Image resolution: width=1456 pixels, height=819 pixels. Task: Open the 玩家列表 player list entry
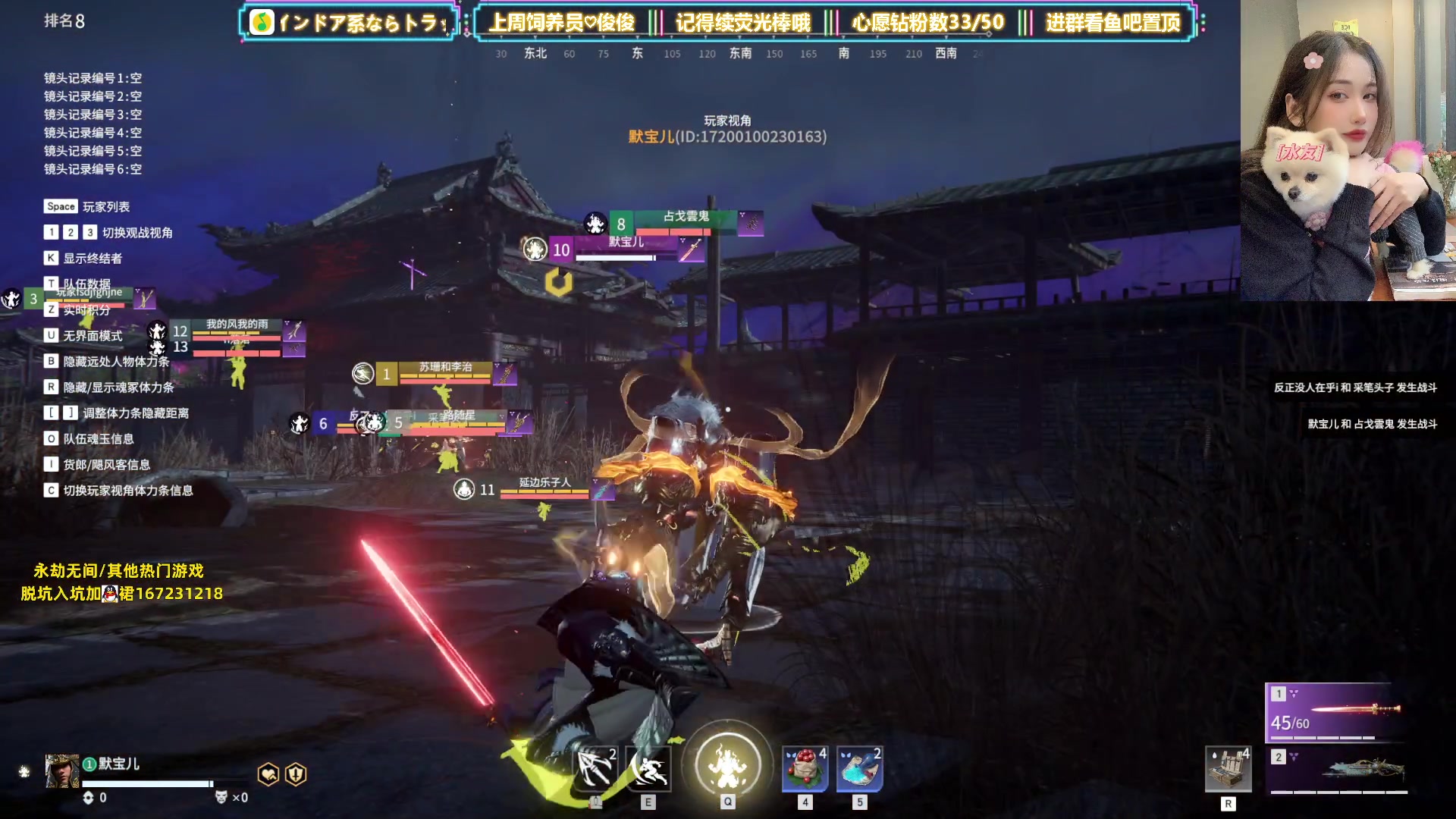point(105,207)
